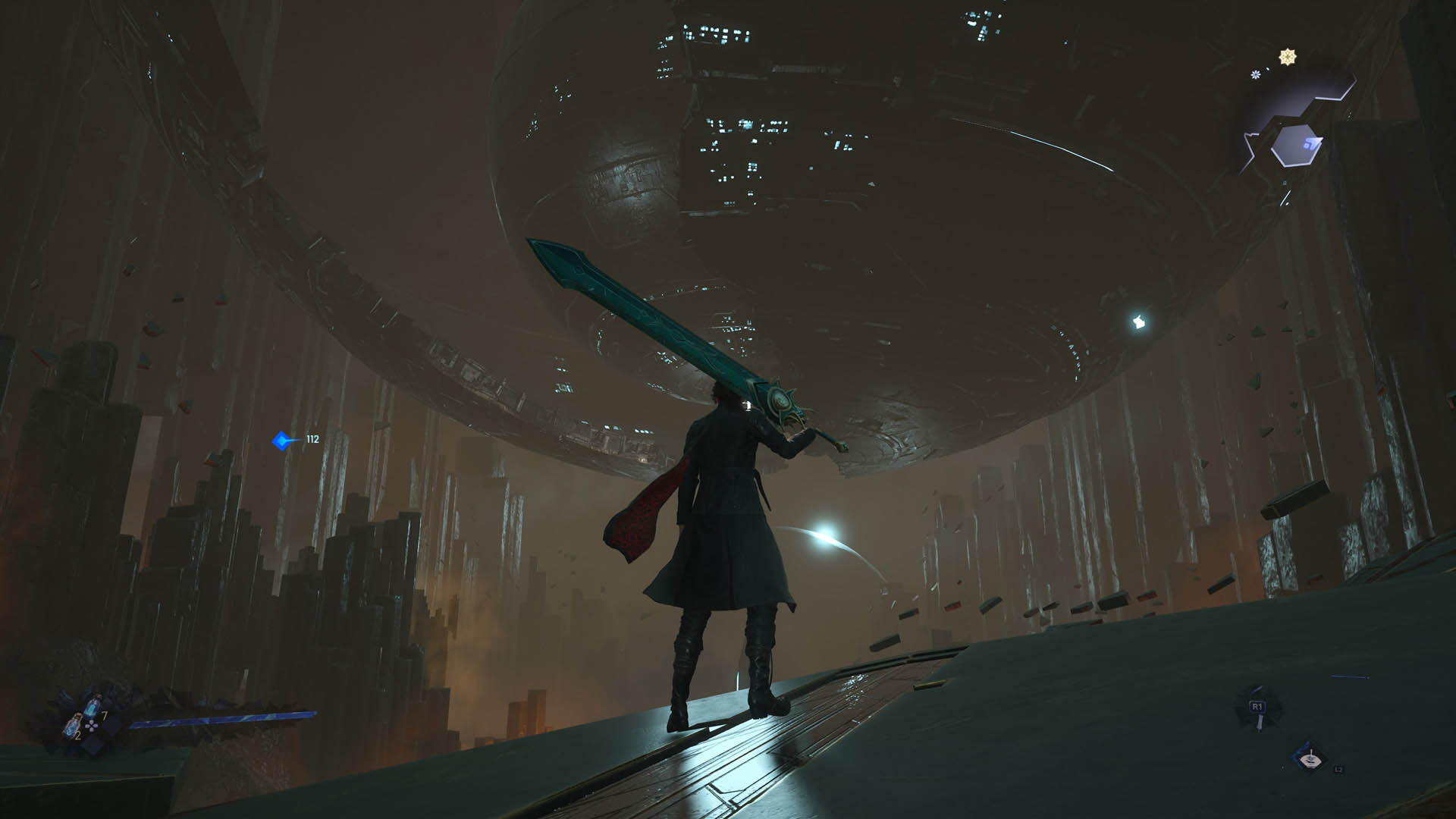Click the white eye-shaped skill icon near L2
Image resolution: width=1456 pixels, height=819 pixels.
coord(1311,761)
